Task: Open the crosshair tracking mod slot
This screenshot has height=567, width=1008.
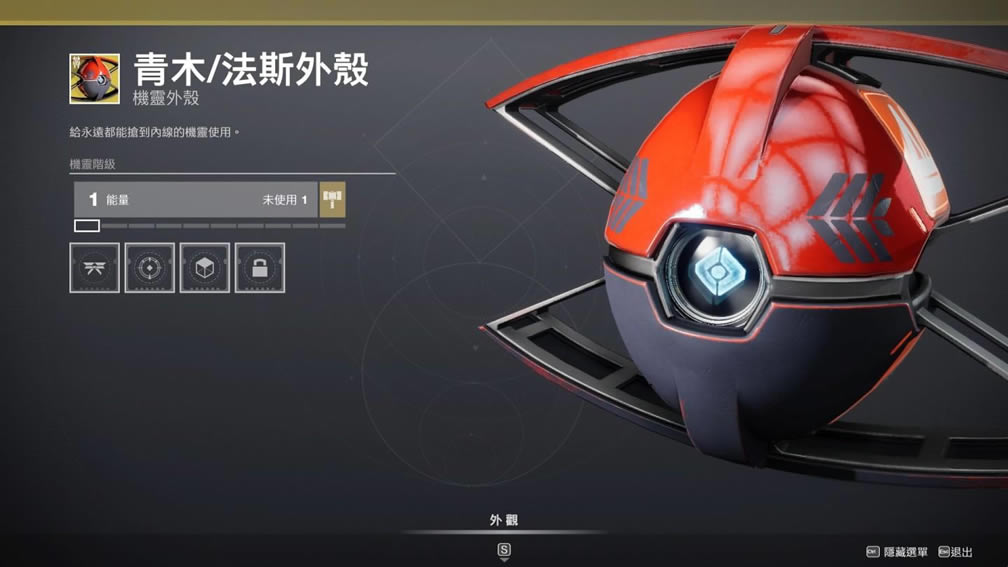Action: (x=150, y=268)
